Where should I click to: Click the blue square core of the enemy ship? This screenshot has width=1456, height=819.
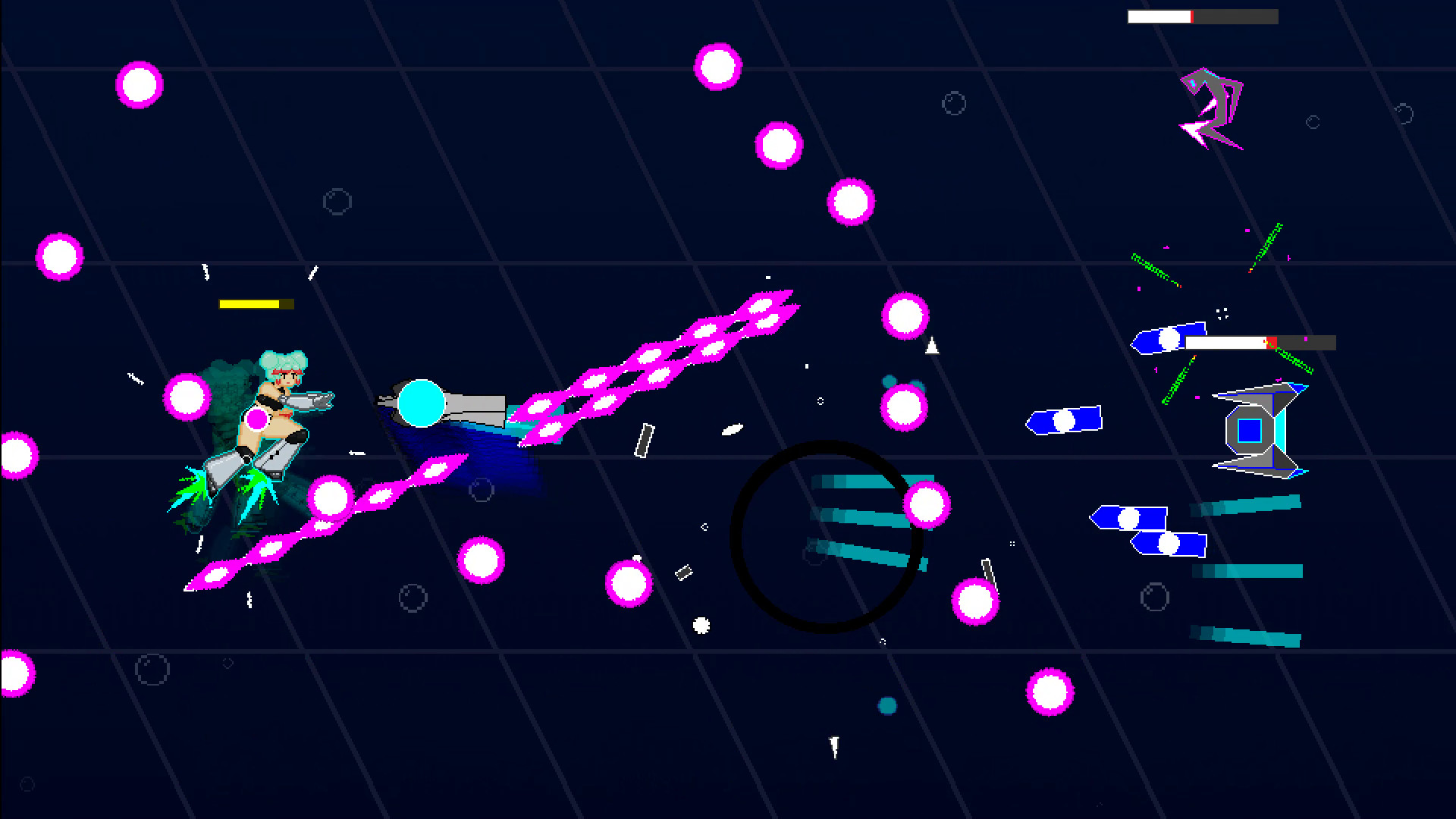1250,430
